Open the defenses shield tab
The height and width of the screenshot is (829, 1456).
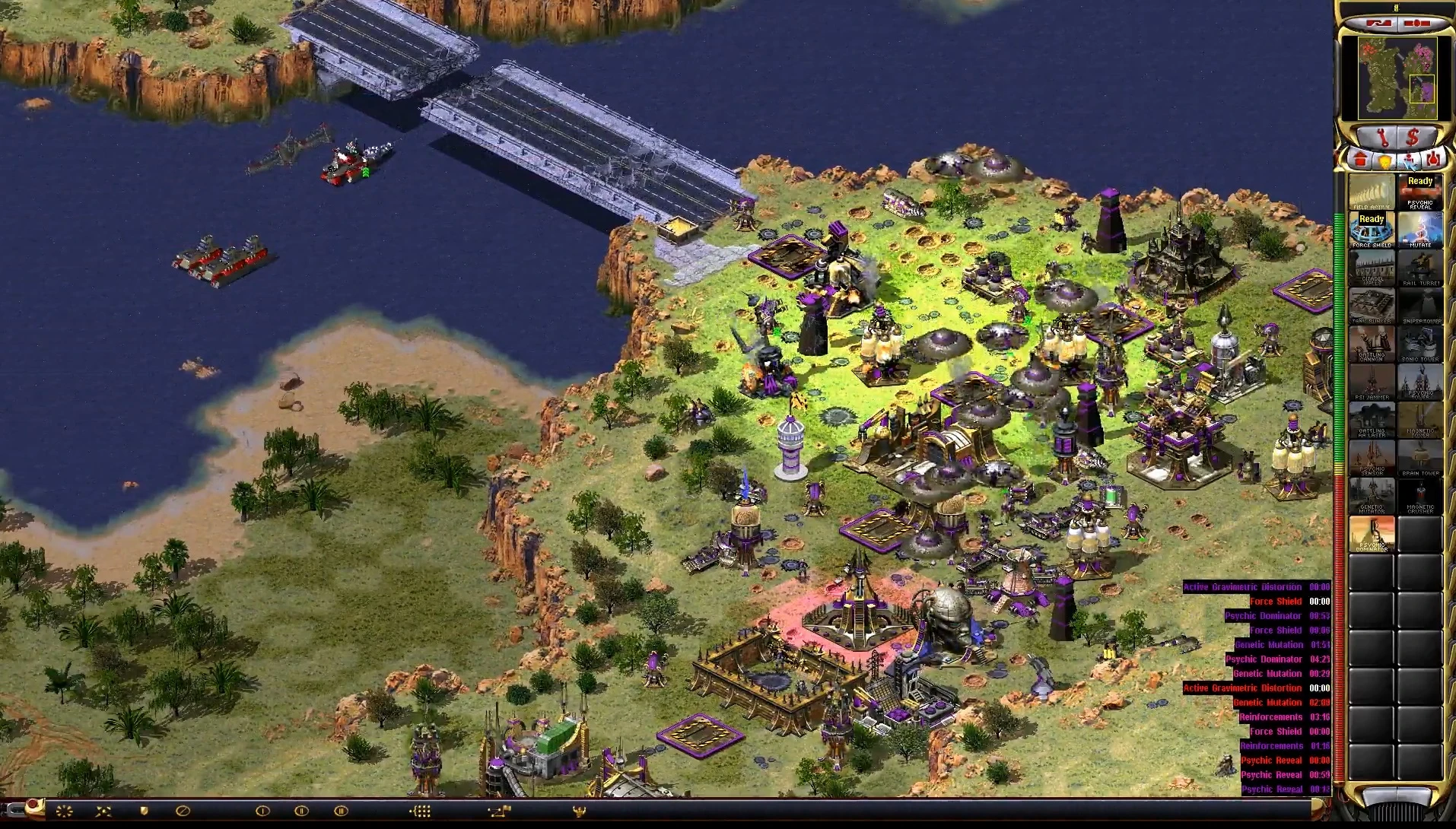tap(1384, 161)
